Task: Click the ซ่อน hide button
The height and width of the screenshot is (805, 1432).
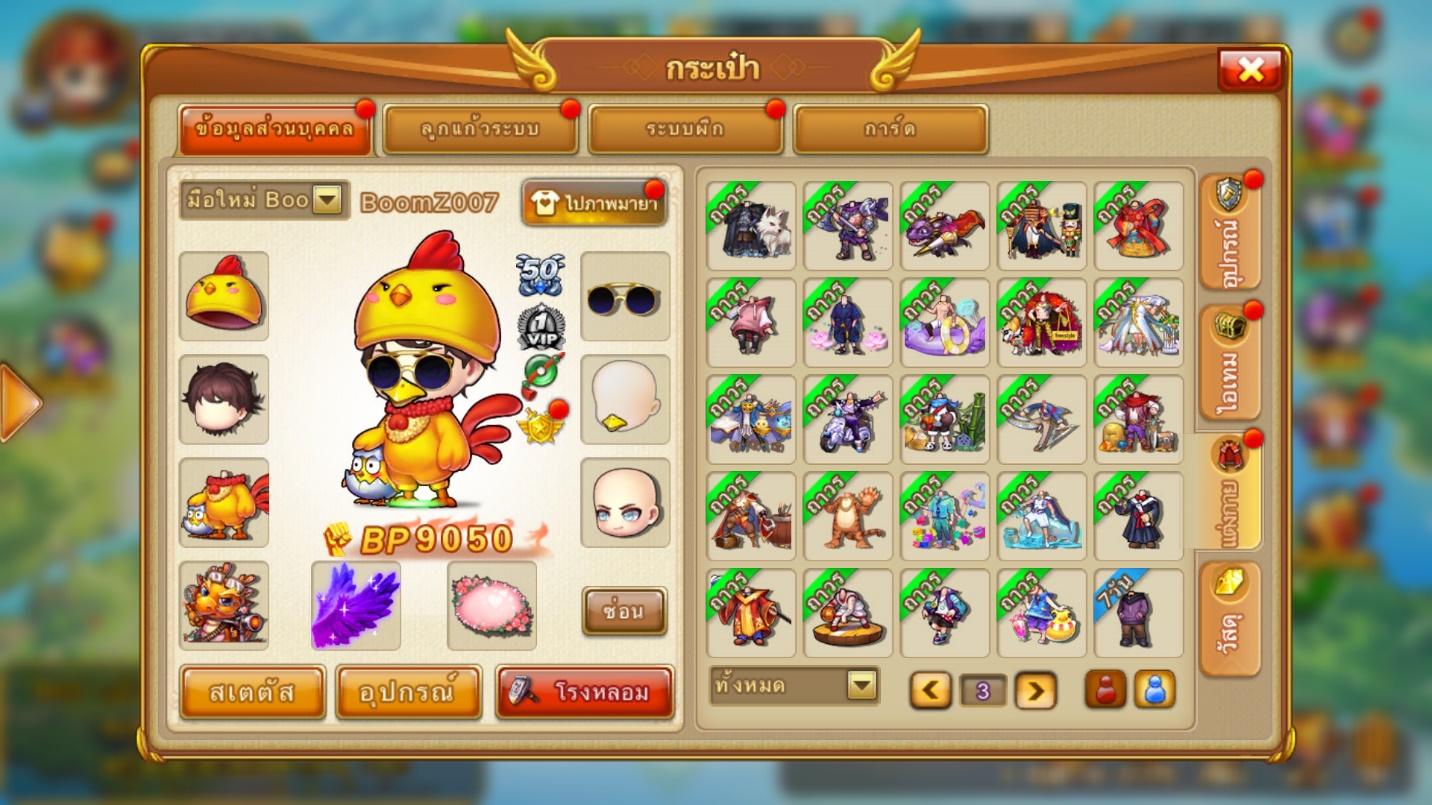Action: (x=624, y=610)
